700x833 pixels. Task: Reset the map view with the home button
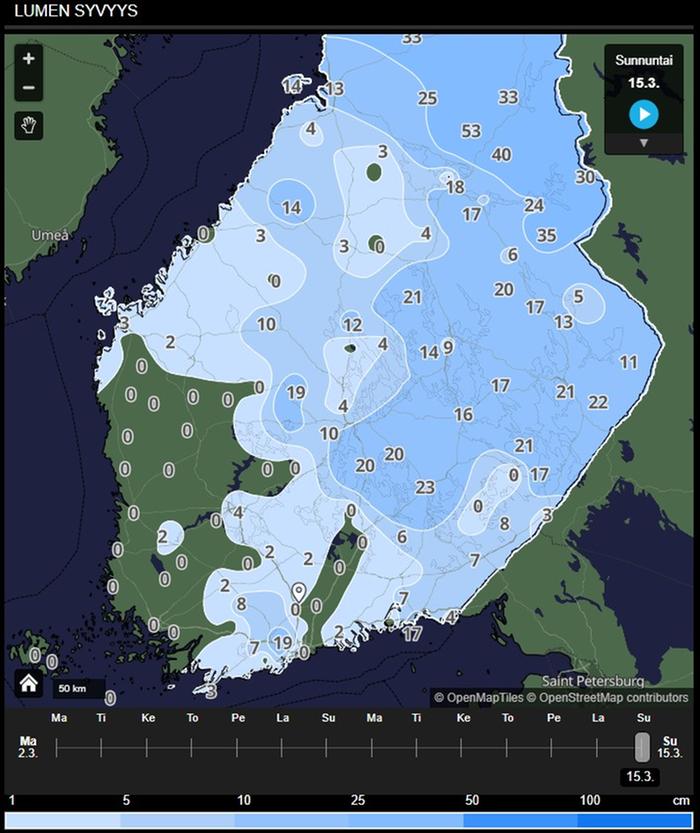point(29,684)
